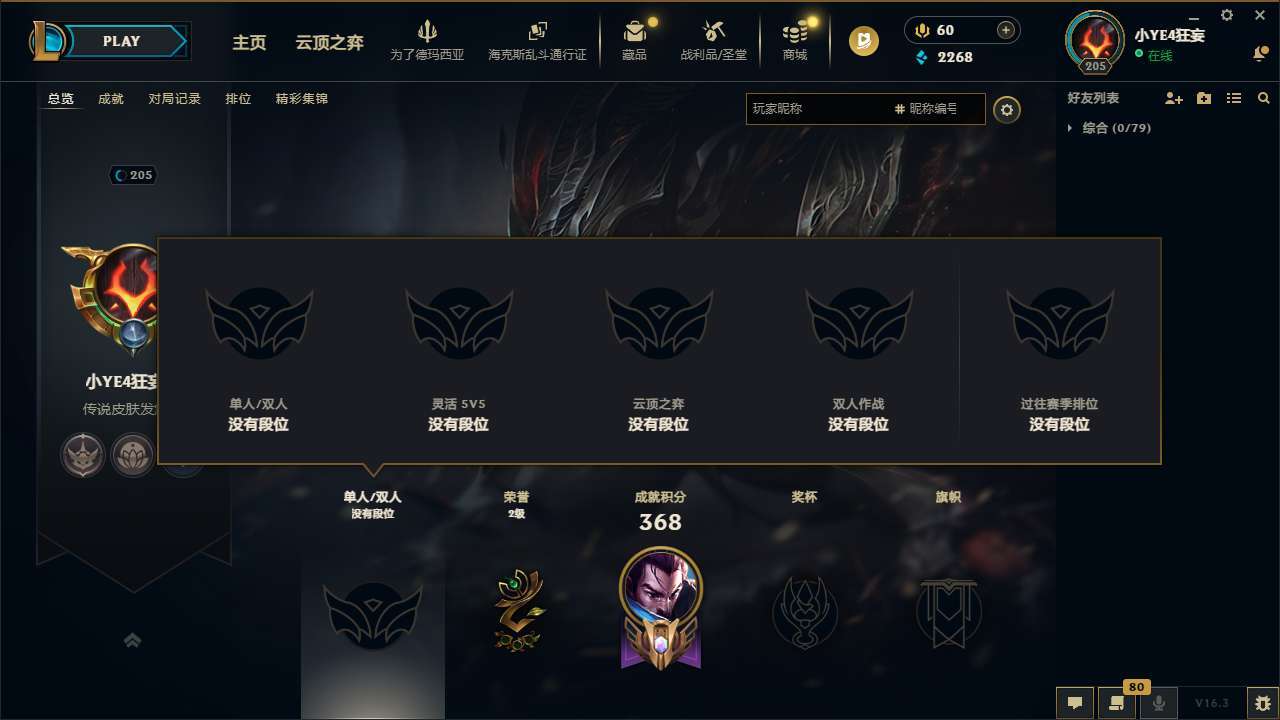Switch to the 排位 tab
This screenshot has width=1280, height=720.
(x=239, y=98)
